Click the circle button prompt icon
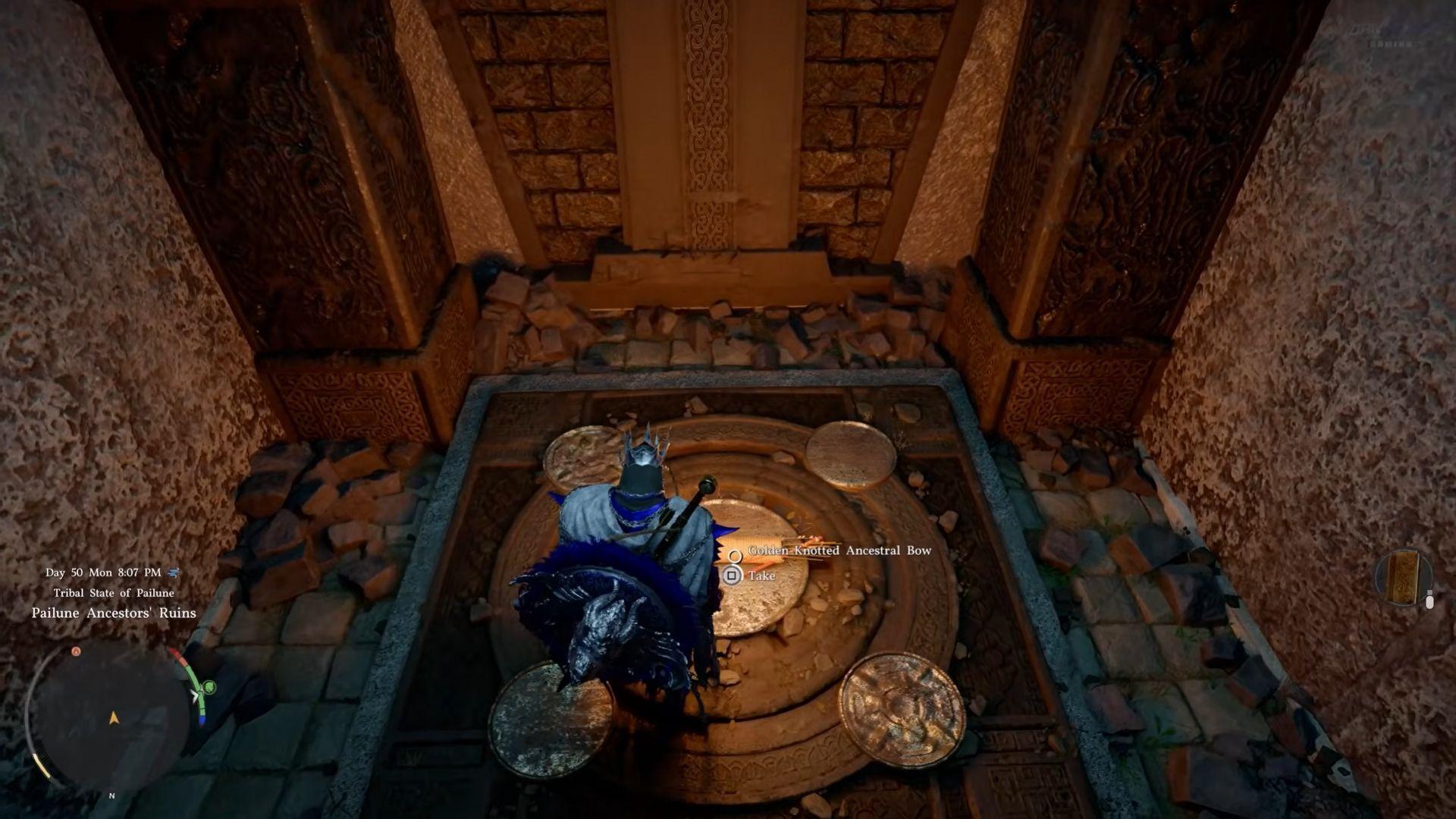This screenshot has height=819, width=1456. pos(736,557)
